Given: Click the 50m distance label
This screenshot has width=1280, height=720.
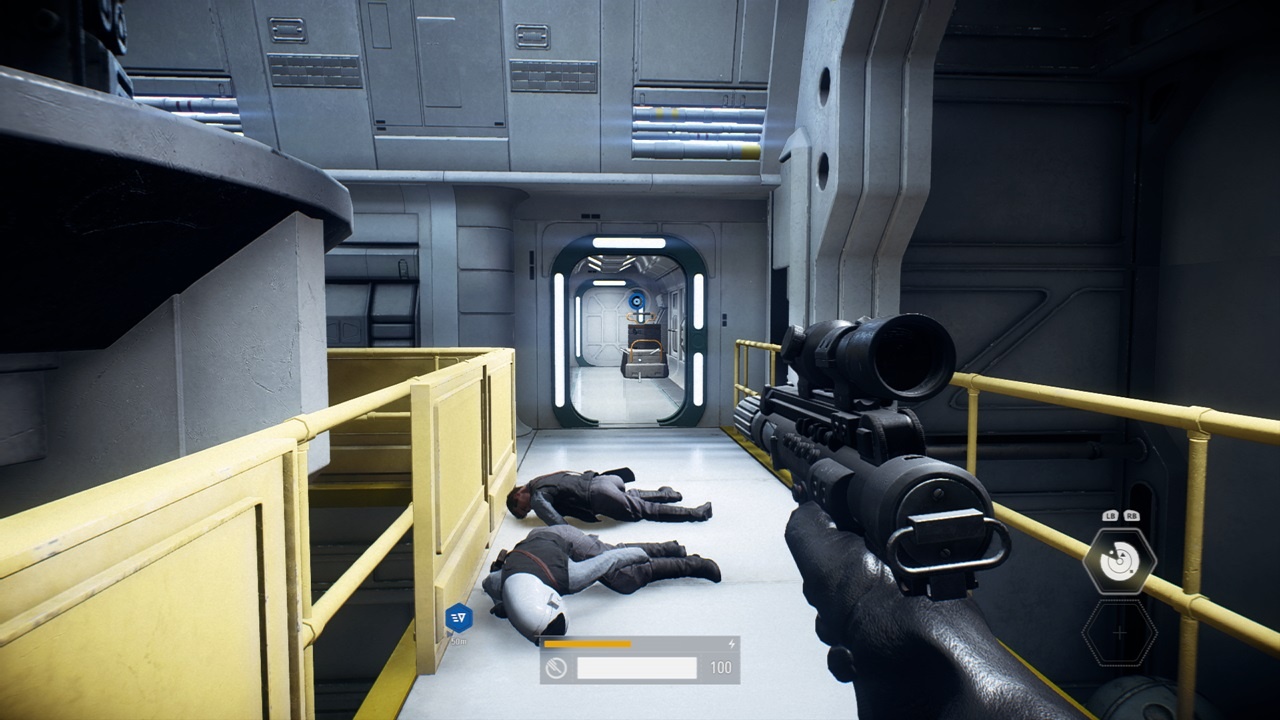Looking at the screenshot, I should 457,641.
